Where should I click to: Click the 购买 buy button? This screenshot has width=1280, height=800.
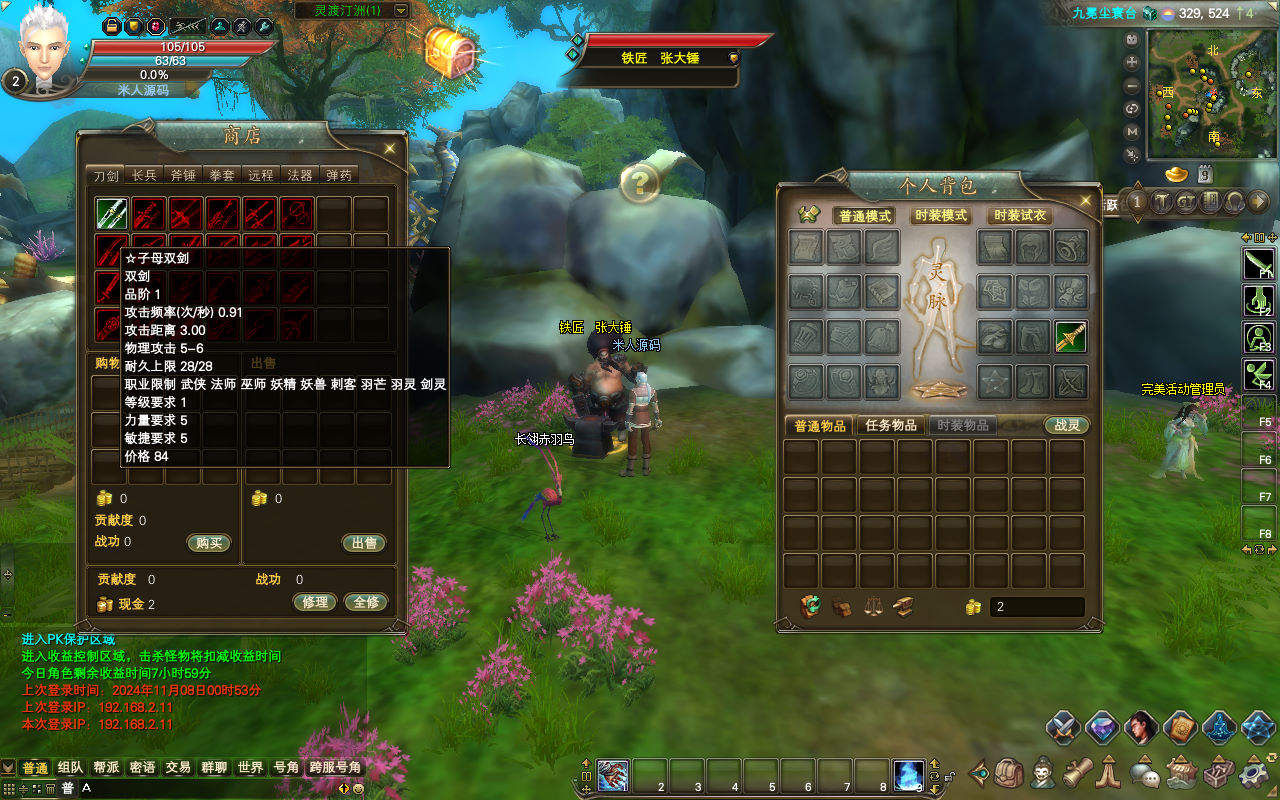pos(209,543)
